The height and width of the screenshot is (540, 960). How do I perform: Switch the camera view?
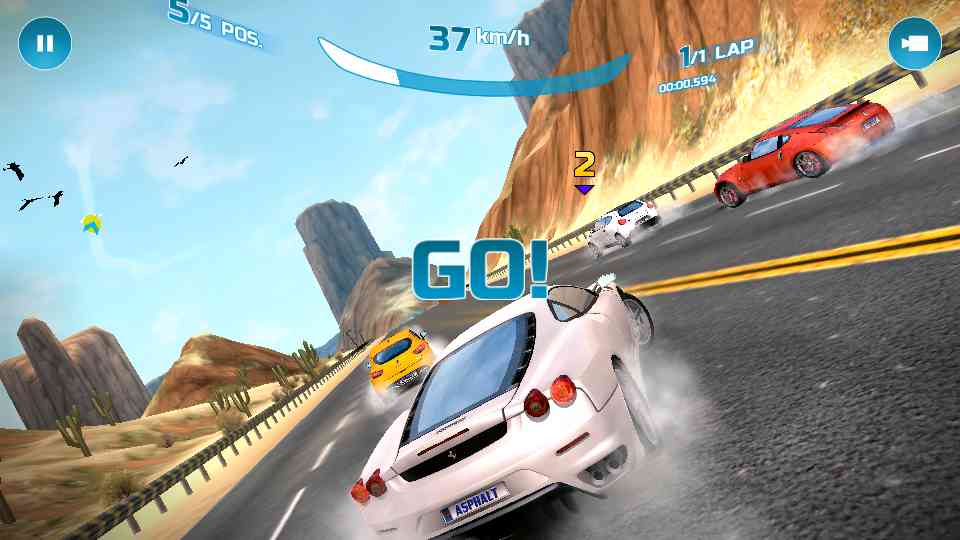click(914, 44)
